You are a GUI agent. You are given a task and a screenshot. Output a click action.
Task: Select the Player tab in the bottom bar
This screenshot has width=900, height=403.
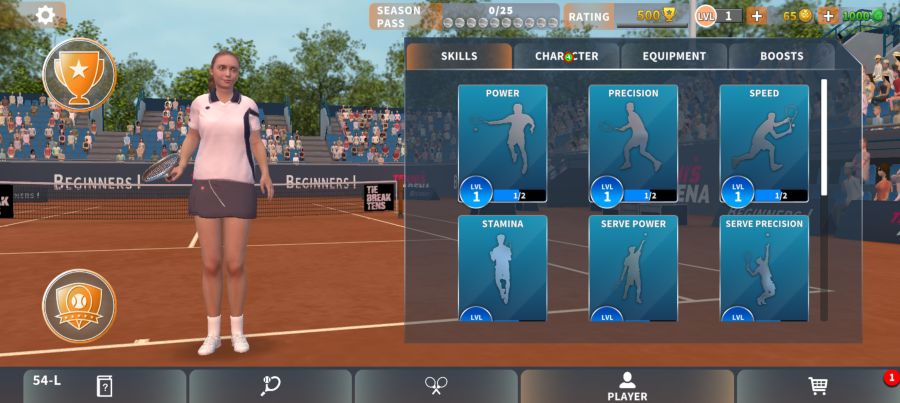pos(627,386)
